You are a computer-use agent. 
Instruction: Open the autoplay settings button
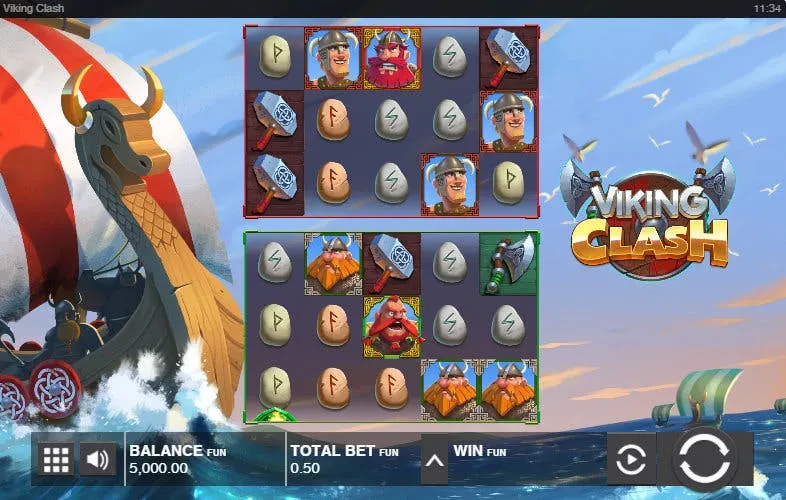tap(631, 460)
